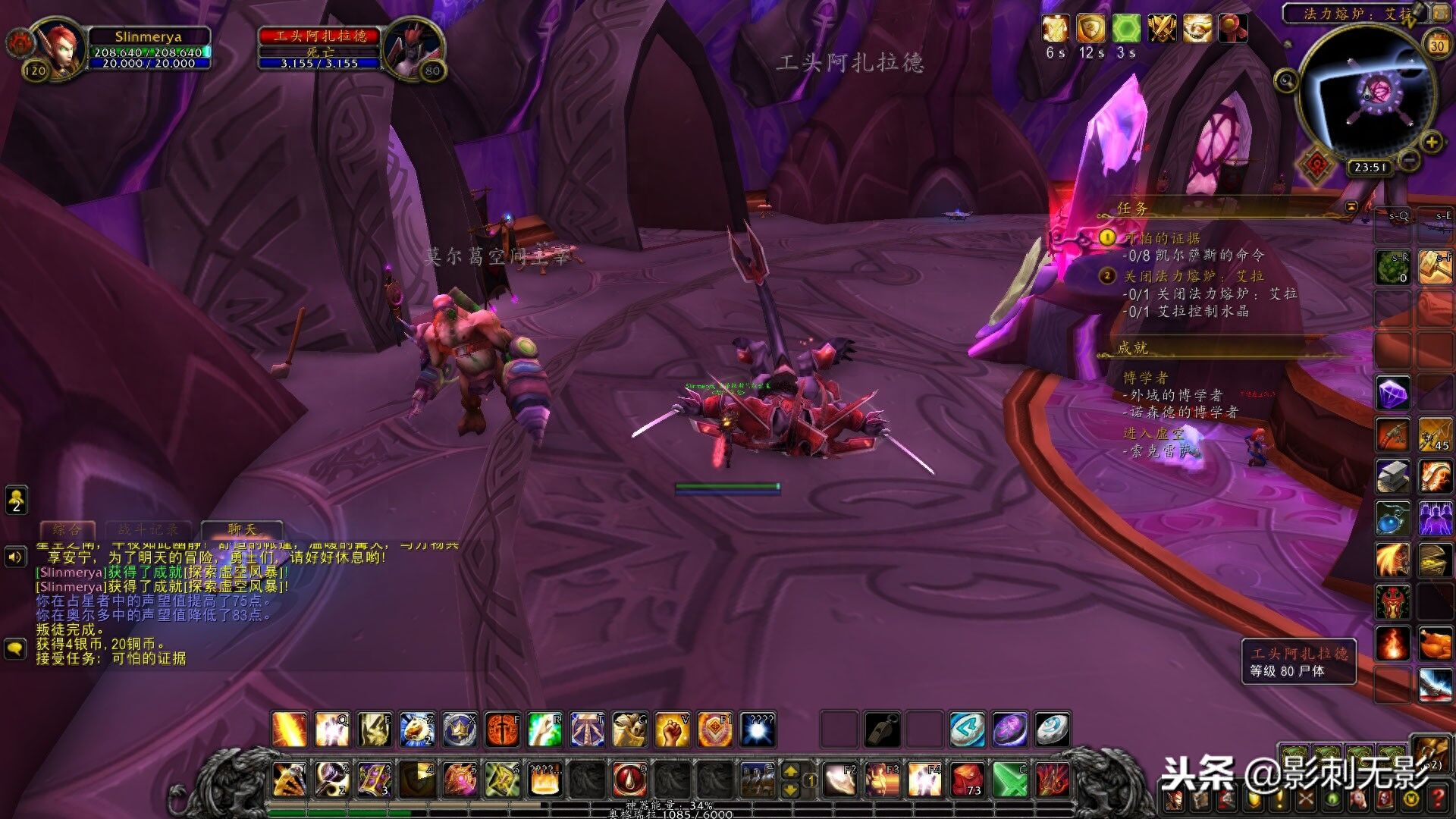Use the blue crown blessing ability
This screenshot has width=1456, height=819.
[x=460, y=730]
